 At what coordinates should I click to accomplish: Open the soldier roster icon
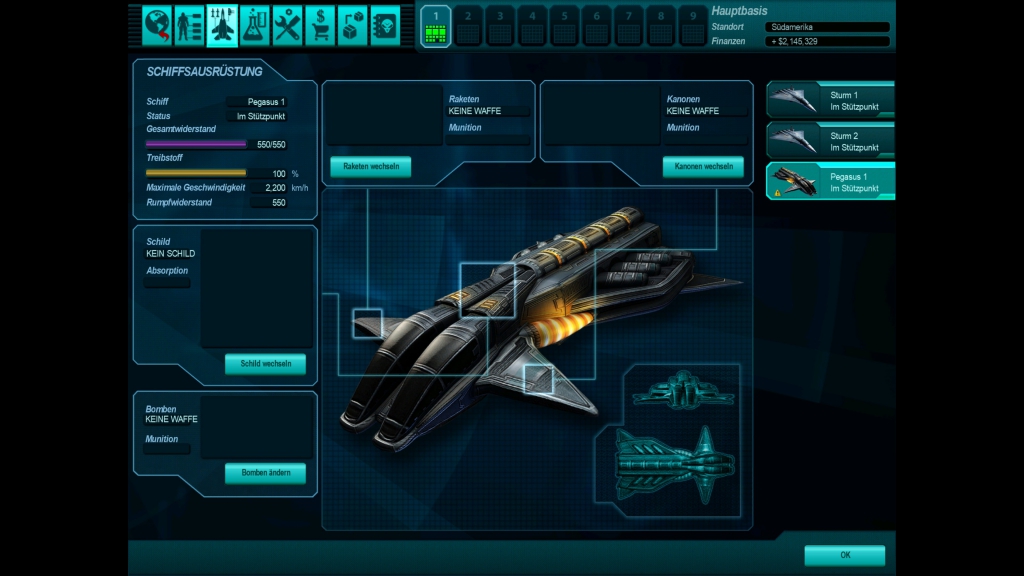pos(189,24)
